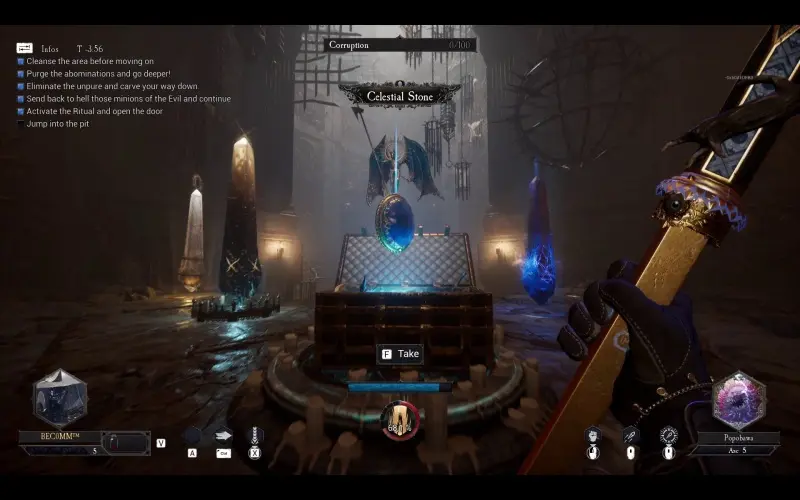This screenshot has width=800, height=500.
Task: Click the round golden emblem icon
Action: click(x=400, y=419)
